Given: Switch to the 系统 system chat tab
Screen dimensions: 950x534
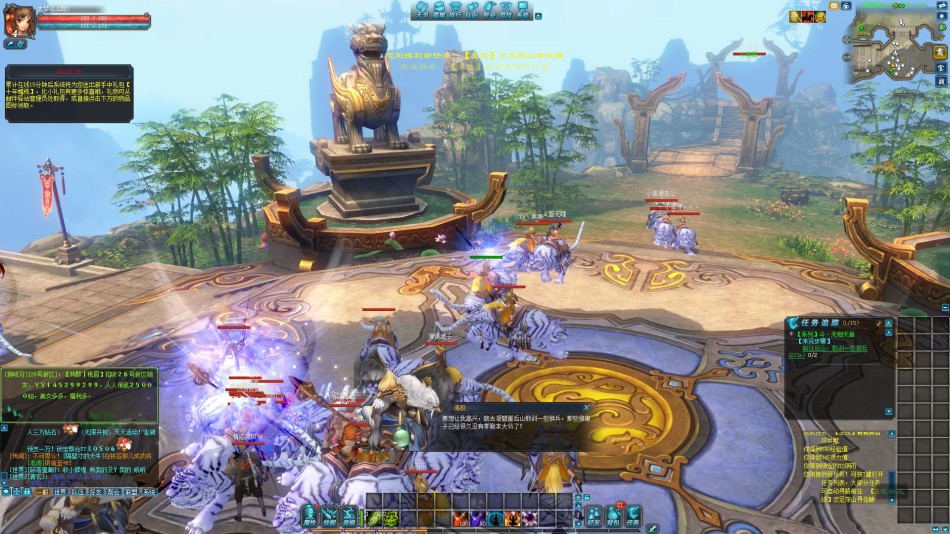Looking at the screenshot, I should [149, 493].
